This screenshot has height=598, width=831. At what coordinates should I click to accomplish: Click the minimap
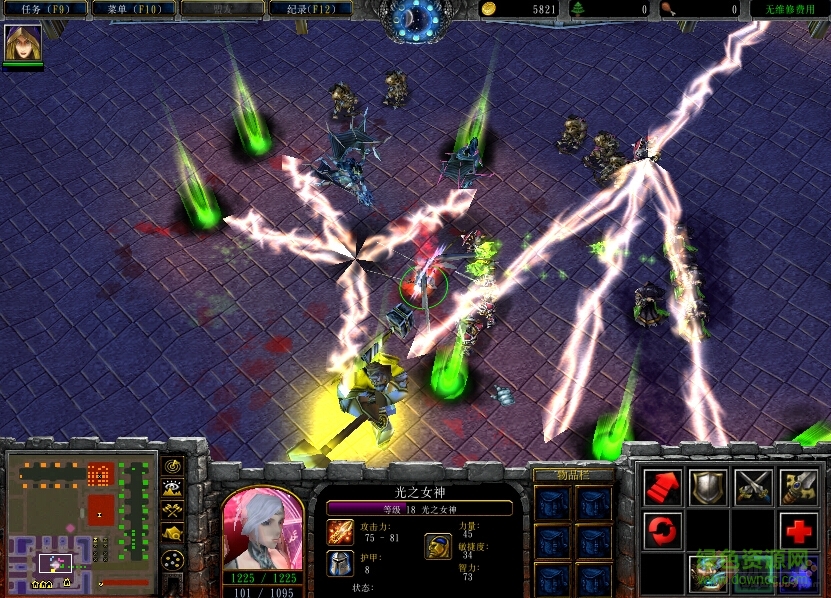(x=80, y=521)
